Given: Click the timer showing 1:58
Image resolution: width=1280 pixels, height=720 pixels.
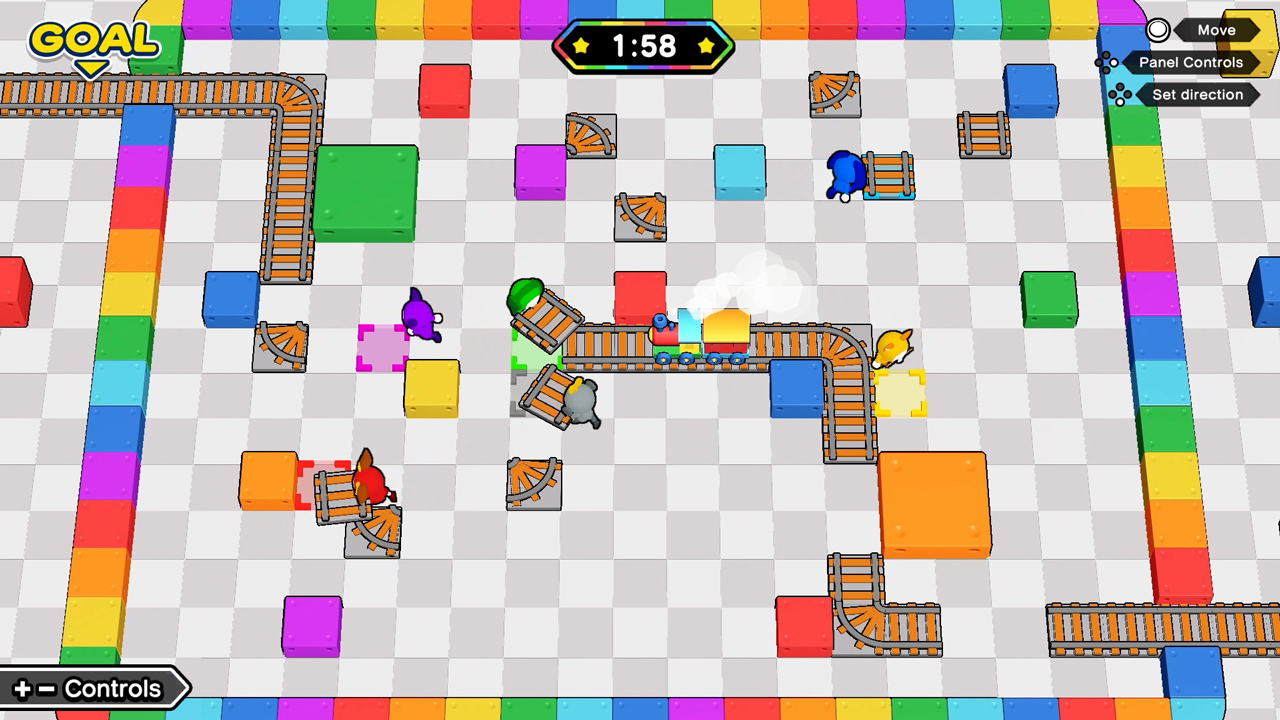Looking at the screenshot, I should pos(643,46).
